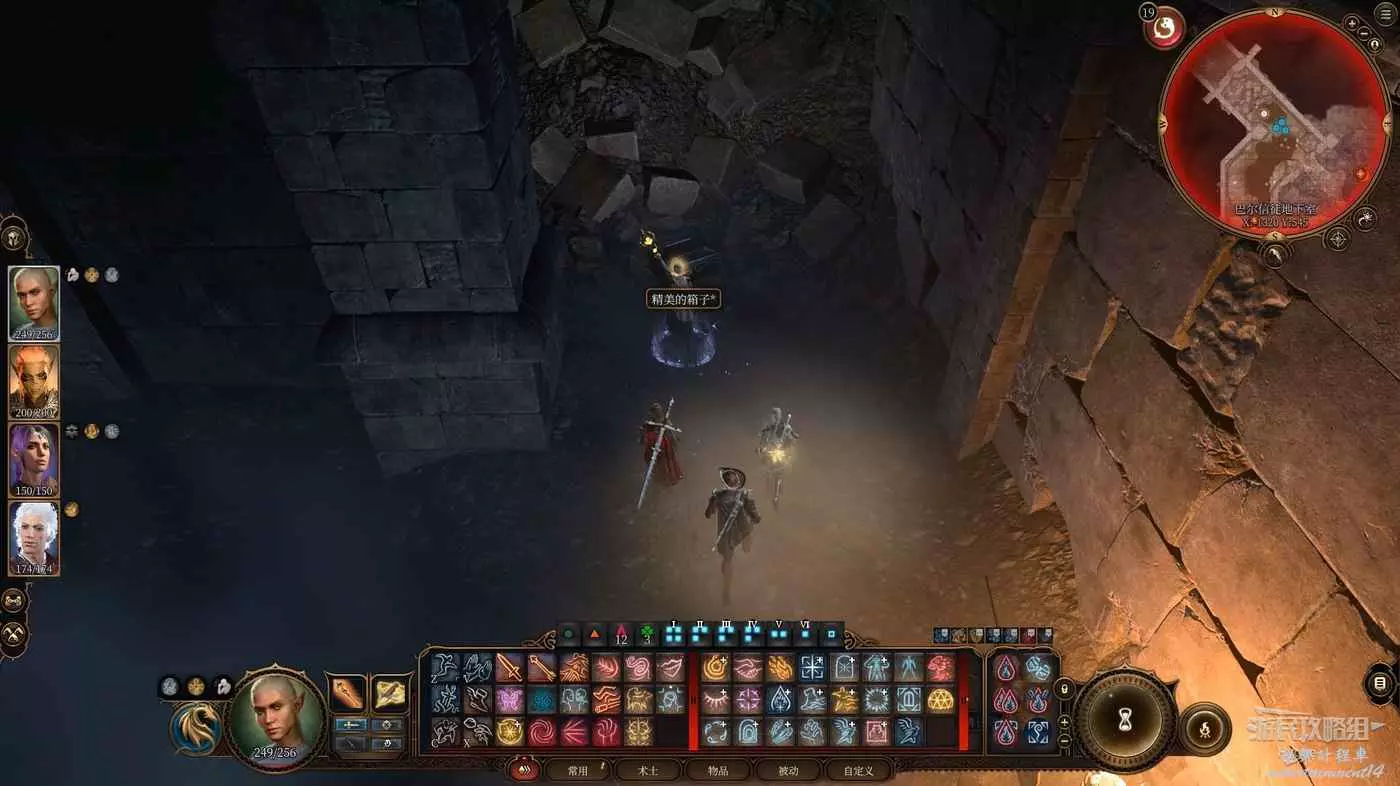Activate the sword main-hand attack skill
Viewport: 1400px width, 786px height.
click(x=509, y=667)
